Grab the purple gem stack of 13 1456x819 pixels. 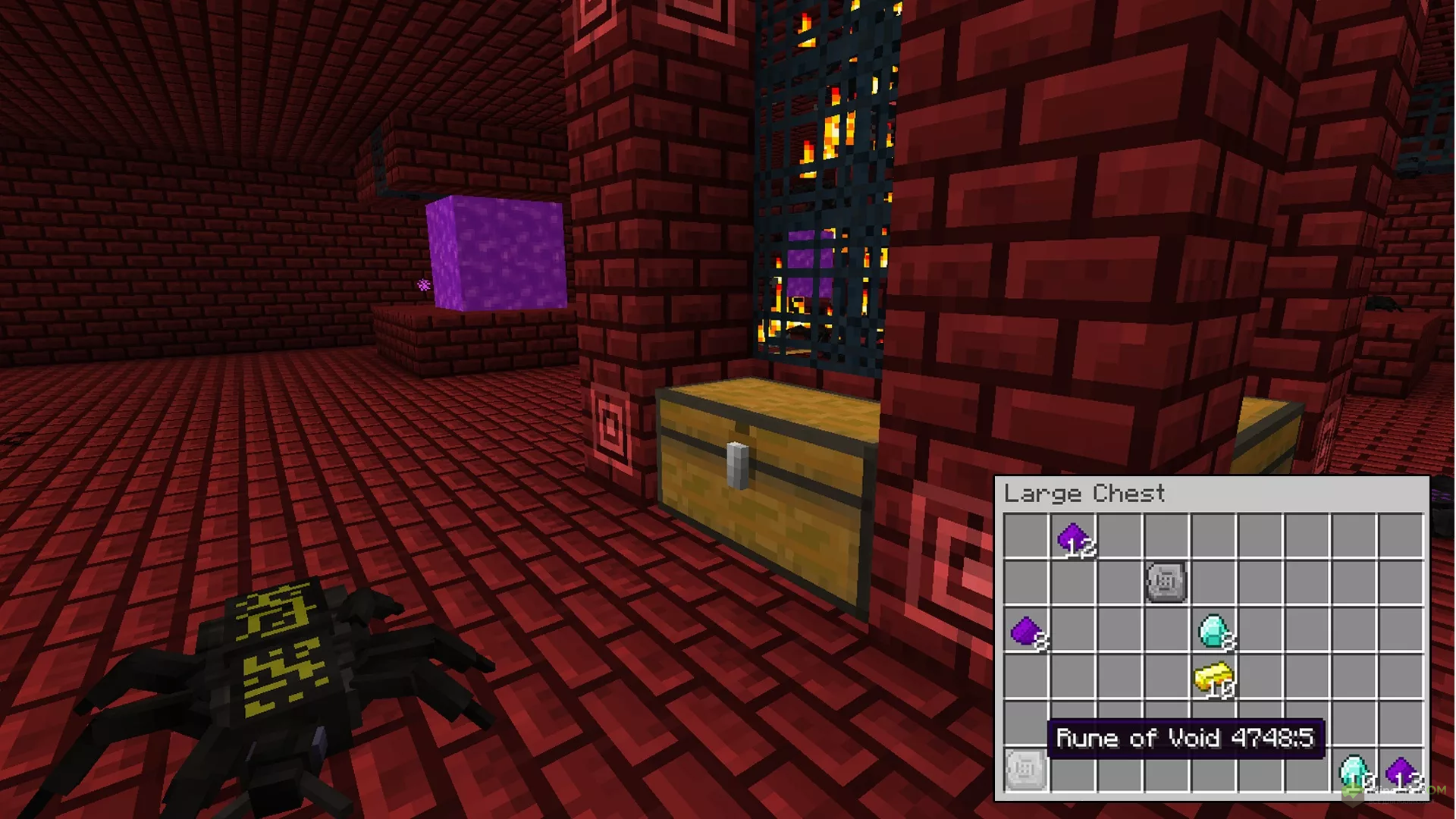pyautogui.click(x=1401, y=771)
